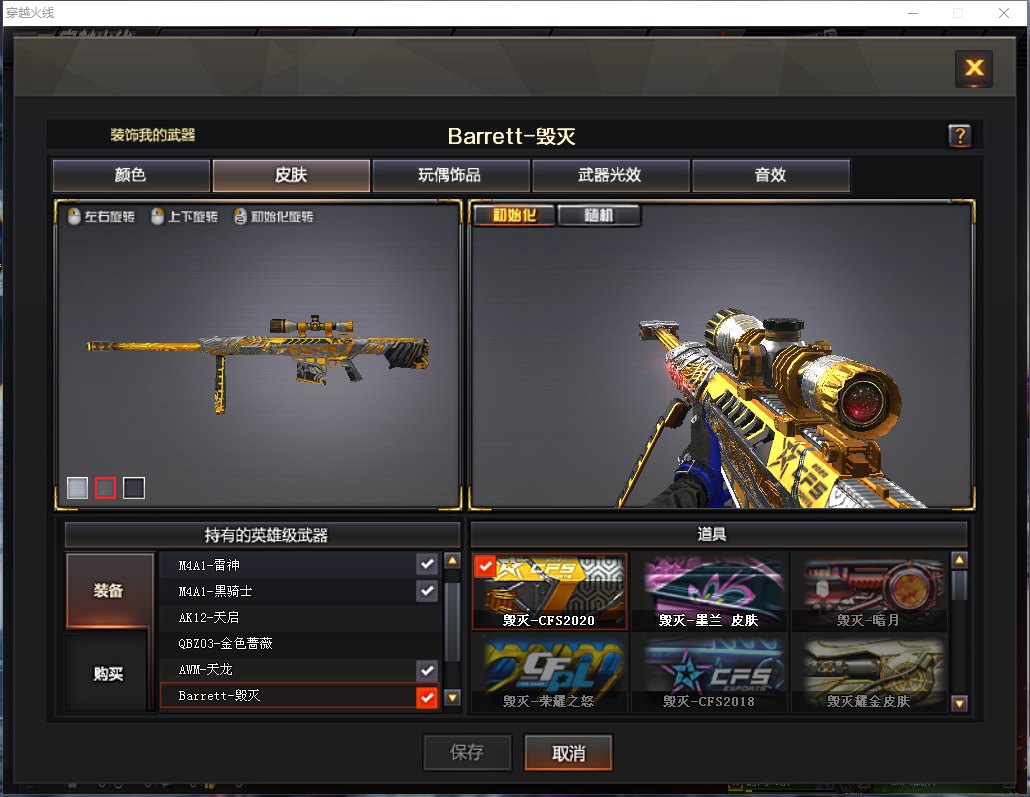Choose the 毁灭-墨兰 皮肤 thumbnail
This screenshot has width=1030, height=797.
coord(709,592)
